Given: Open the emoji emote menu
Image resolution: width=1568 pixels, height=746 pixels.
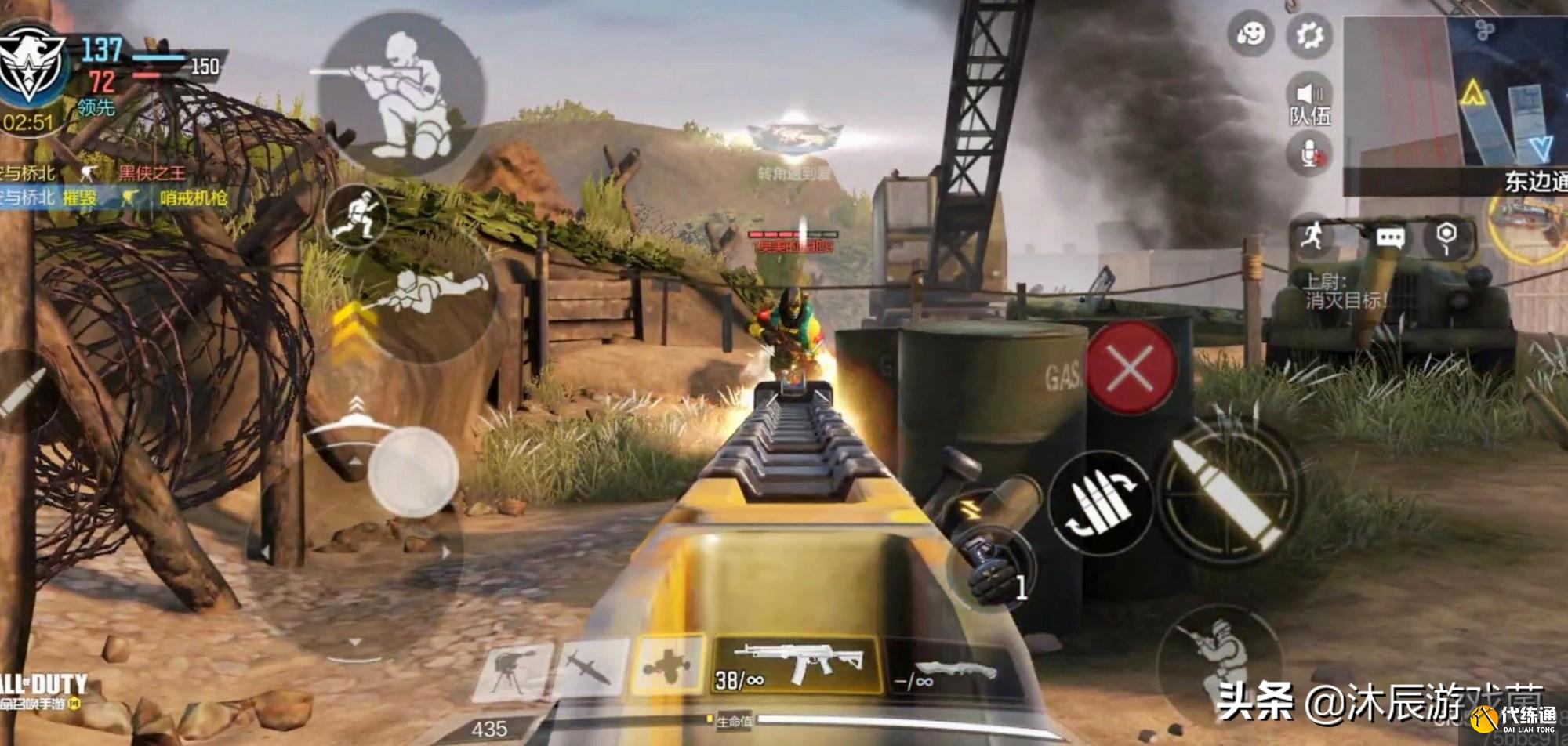Looking at the screenshot, I should 1250,35.
